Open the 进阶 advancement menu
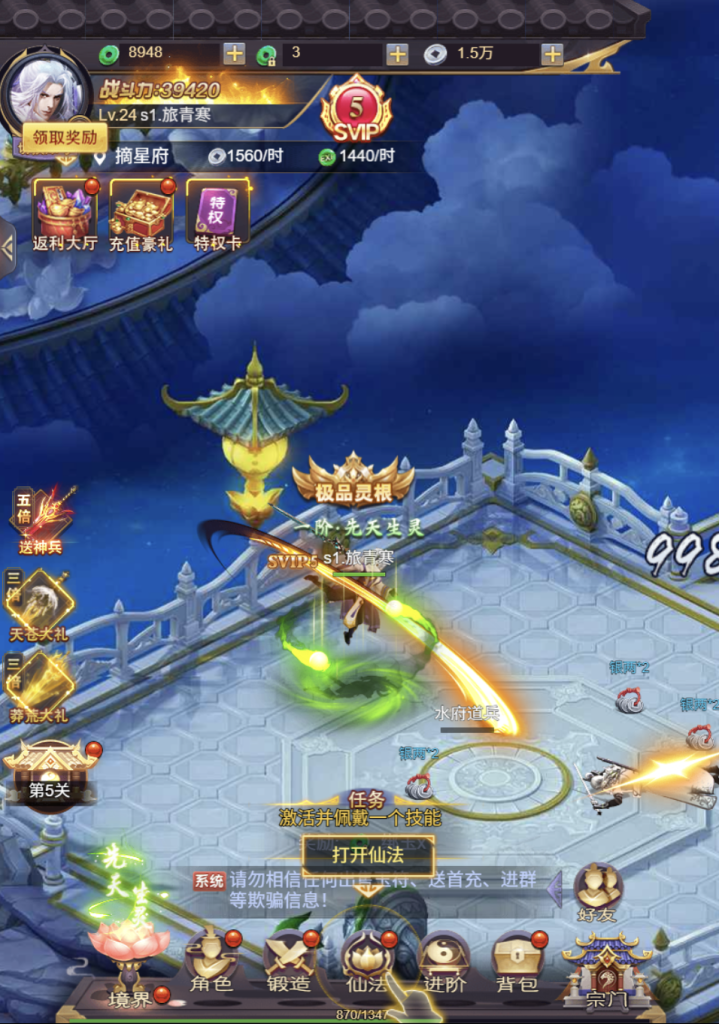Viewport: 719px width, 1024px height. (x=444, y=961)
